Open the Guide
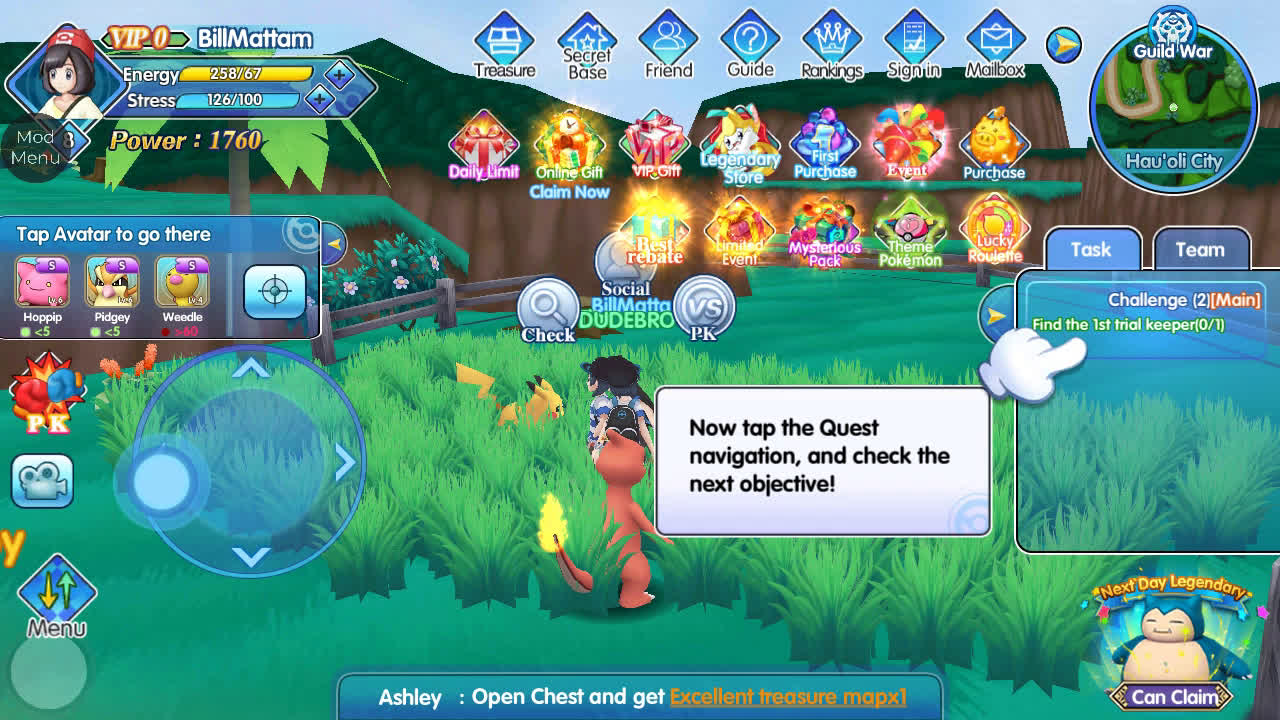The image size is (1280, 720). (750, 45)
